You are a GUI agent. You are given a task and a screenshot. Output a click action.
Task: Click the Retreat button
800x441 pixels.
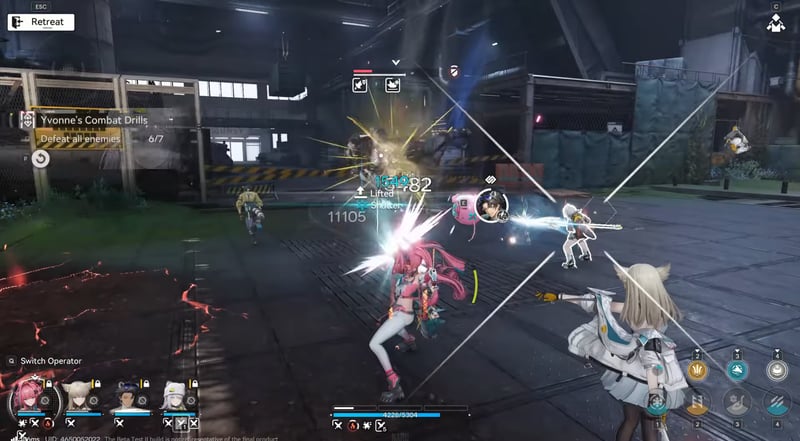click(40, 21)
